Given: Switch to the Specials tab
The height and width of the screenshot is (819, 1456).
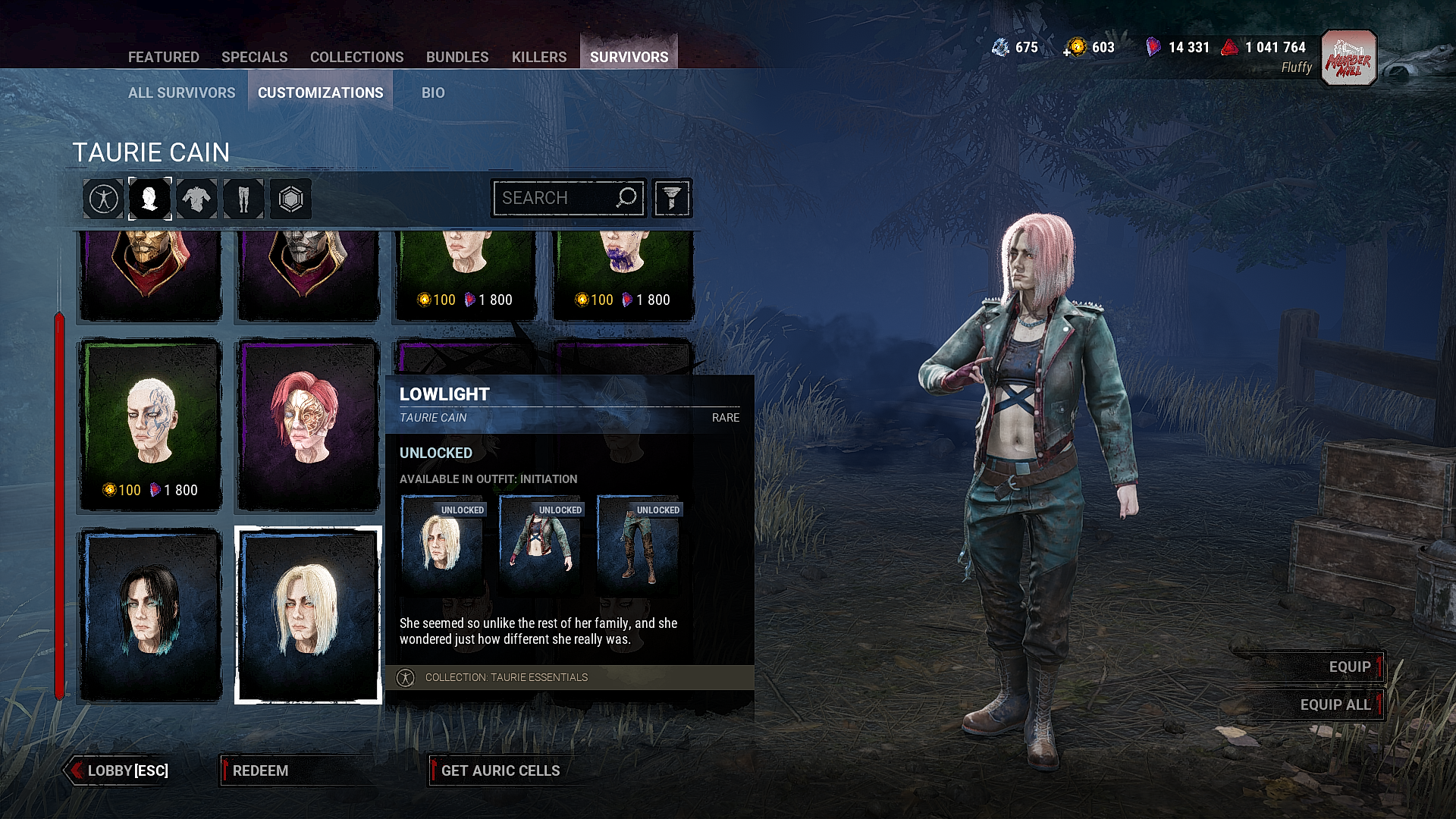Looking at the screenshot, I should (254, 57).
